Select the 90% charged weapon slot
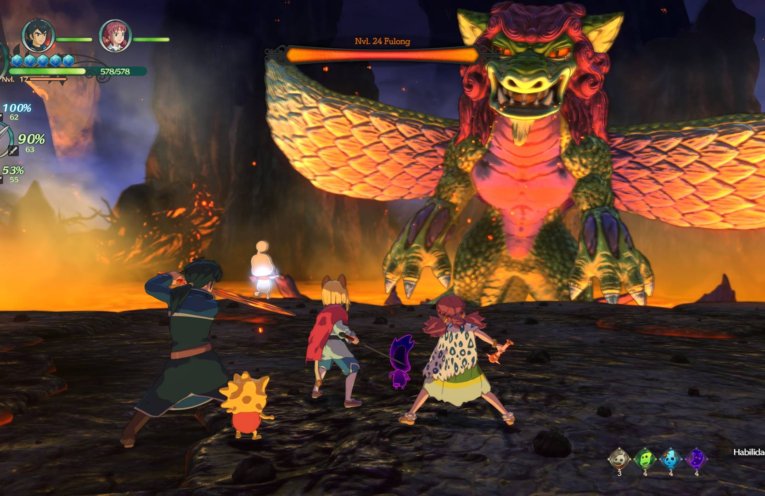765x496 pixels. tap(30, 140)
